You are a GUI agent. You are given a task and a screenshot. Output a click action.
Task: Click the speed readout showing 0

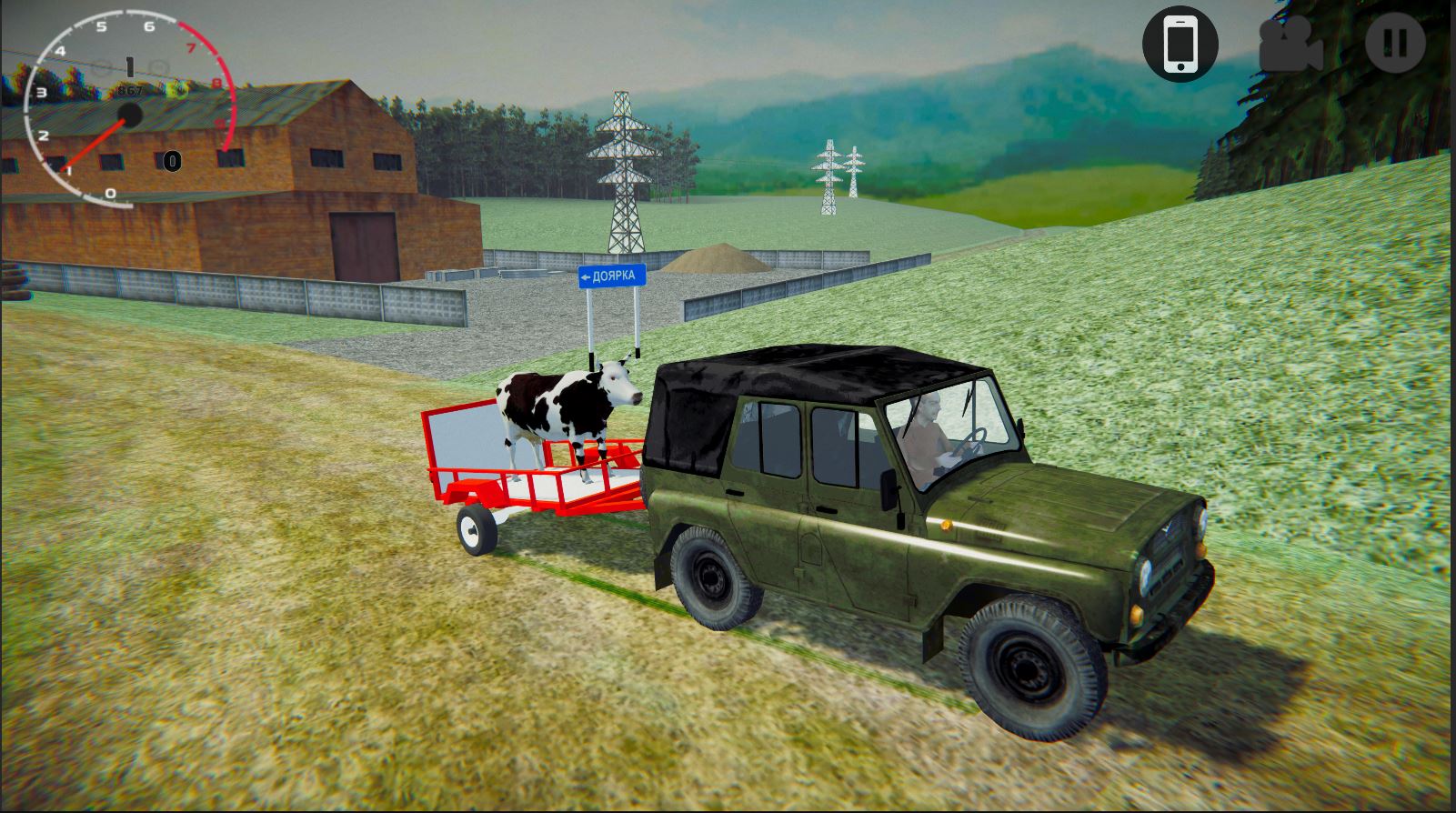[x=170, y=162]
